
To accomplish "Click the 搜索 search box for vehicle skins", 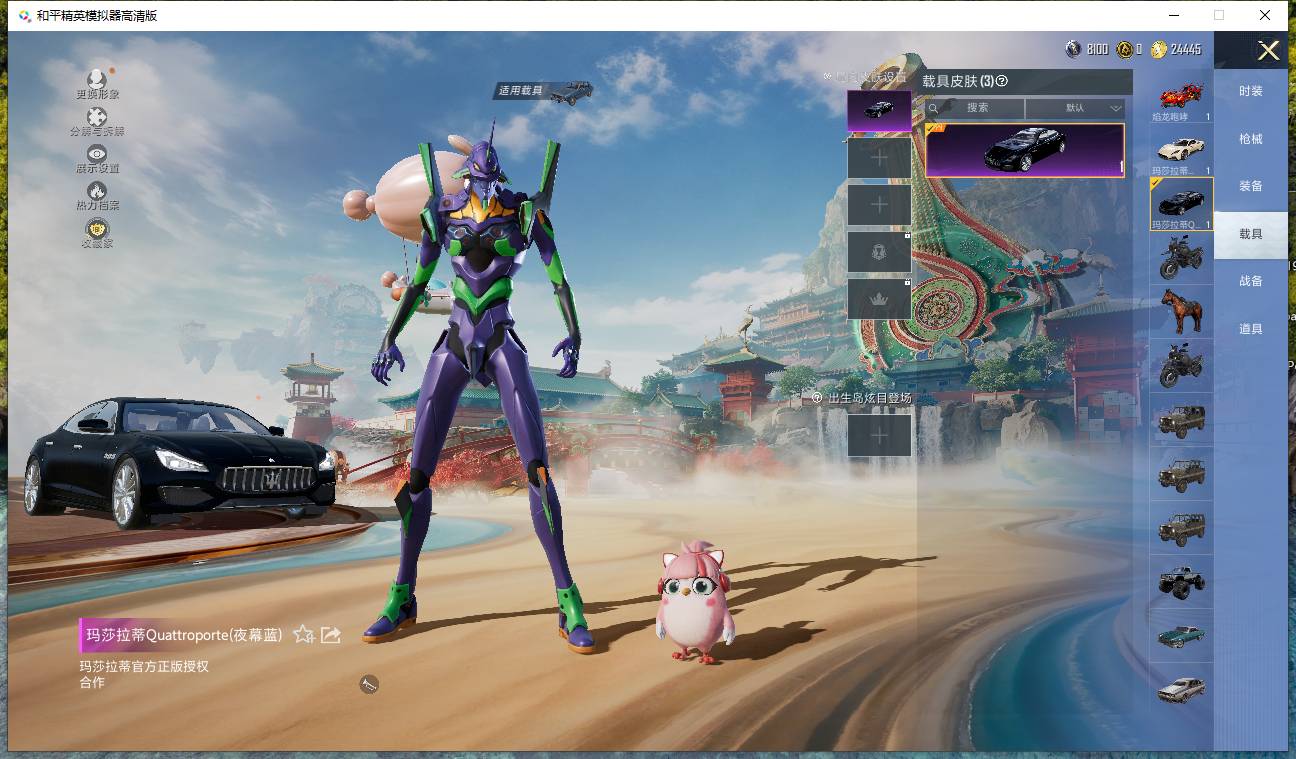I will click(x=976, y=108).
